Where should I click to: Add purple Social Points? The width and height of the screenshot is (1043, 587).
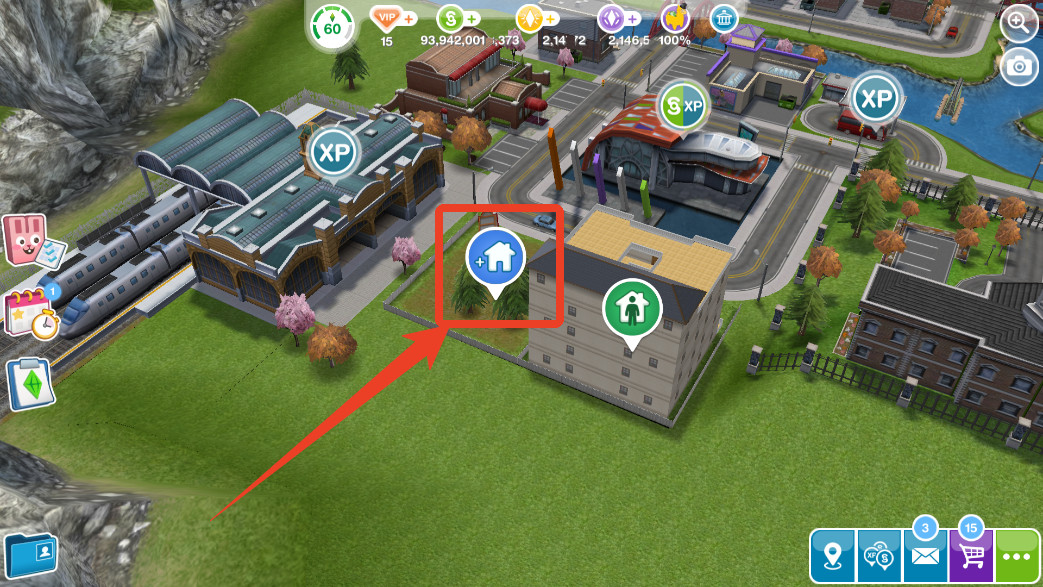point(633,19)
